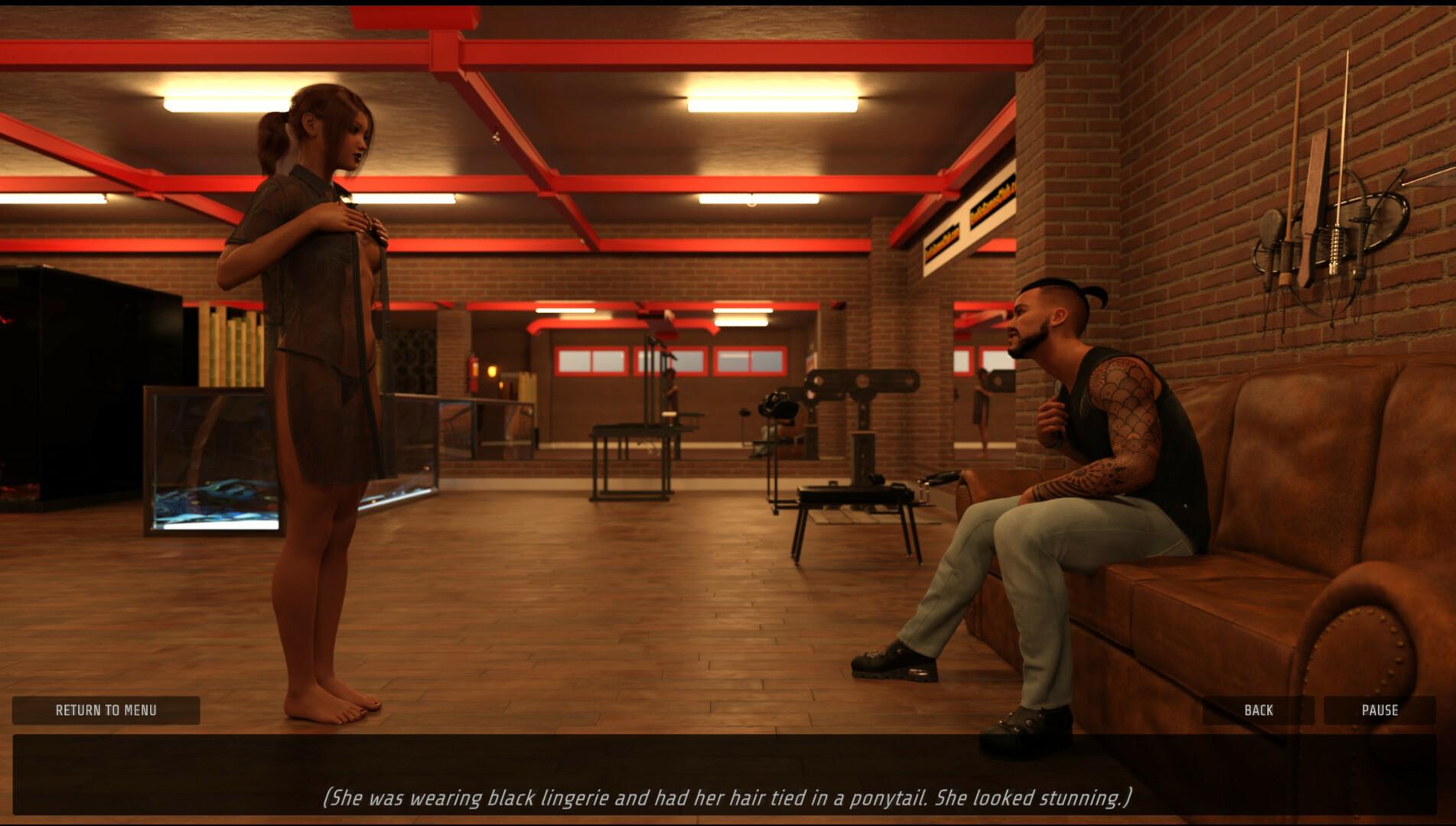Pause the scene with the Pause button

(1379, 711)
